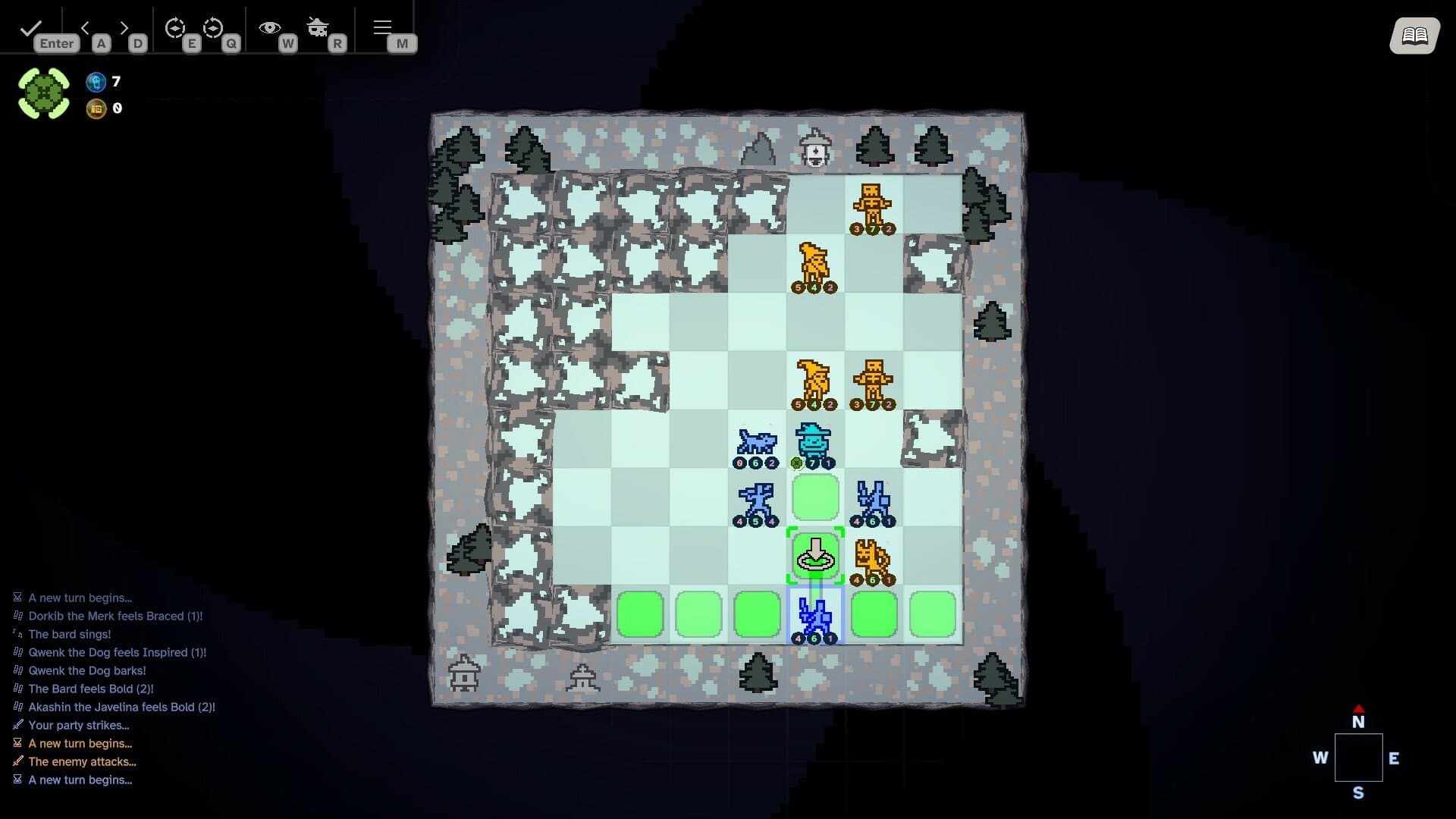Select the rotate clockwise E icon

point(176,29)
